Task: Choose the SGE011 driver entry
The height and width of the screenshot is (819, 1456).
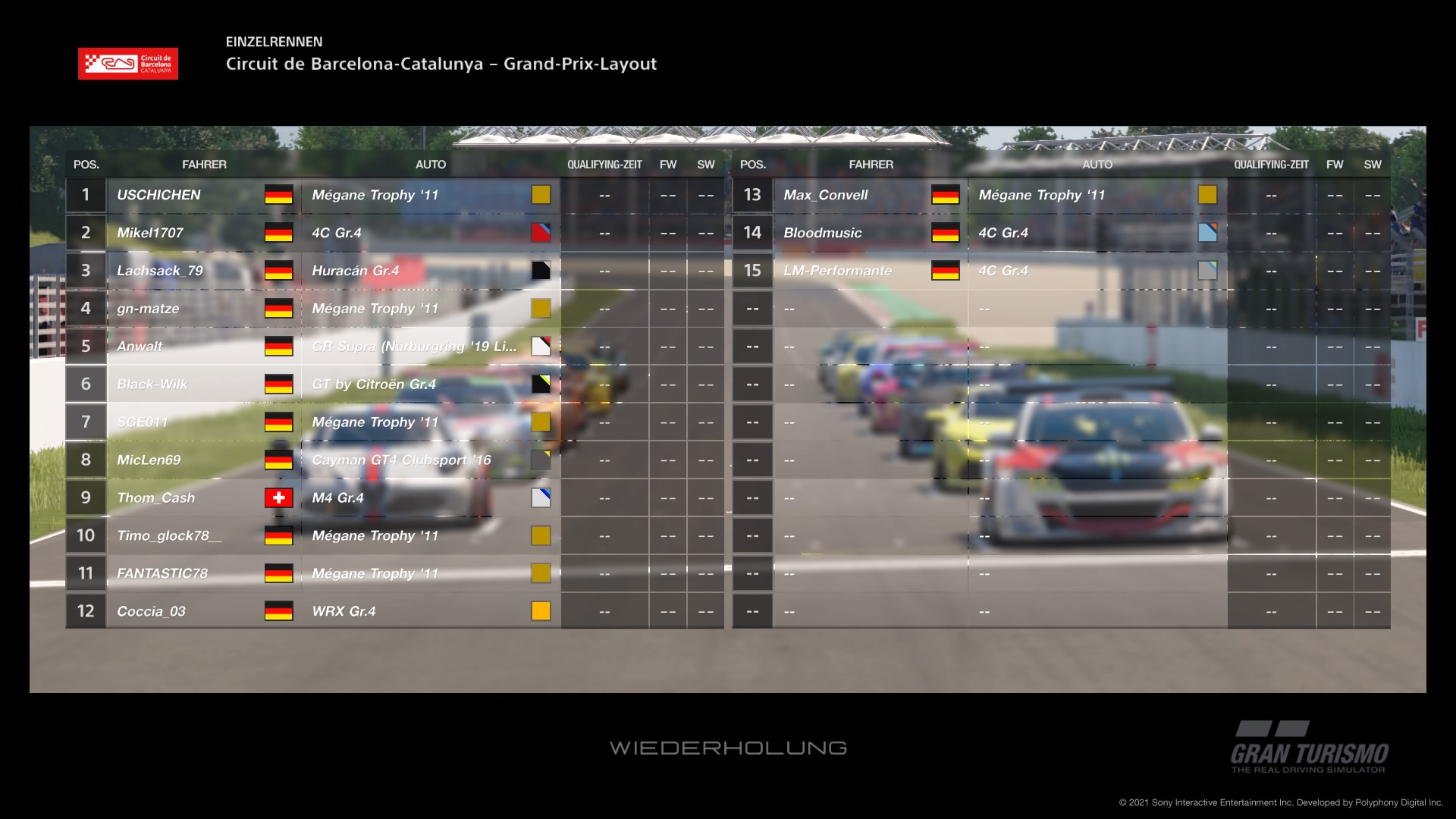Action: pos(142,422)
